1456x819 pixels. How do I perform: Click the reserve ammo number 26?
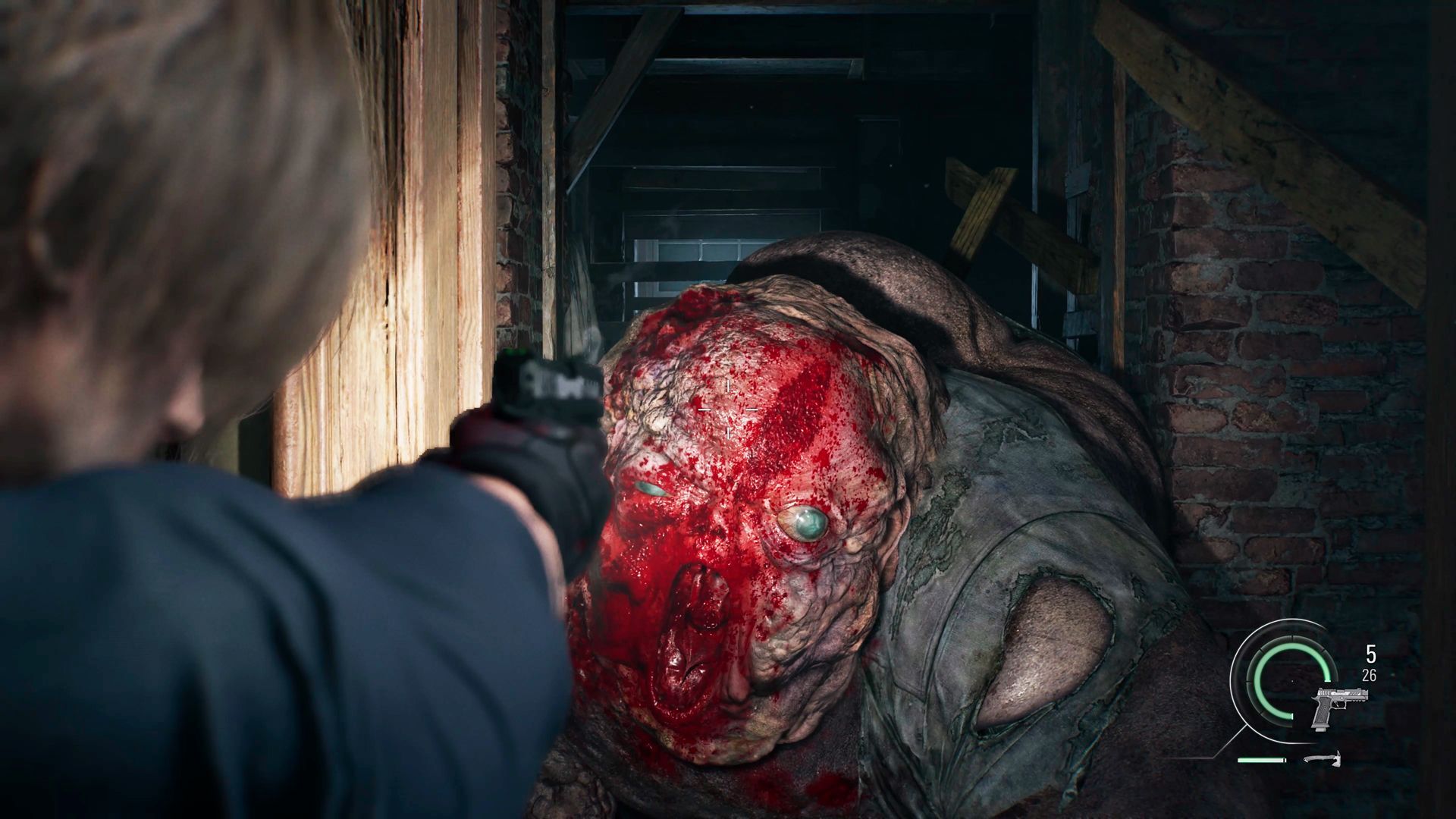click(x=1370, y=675)
